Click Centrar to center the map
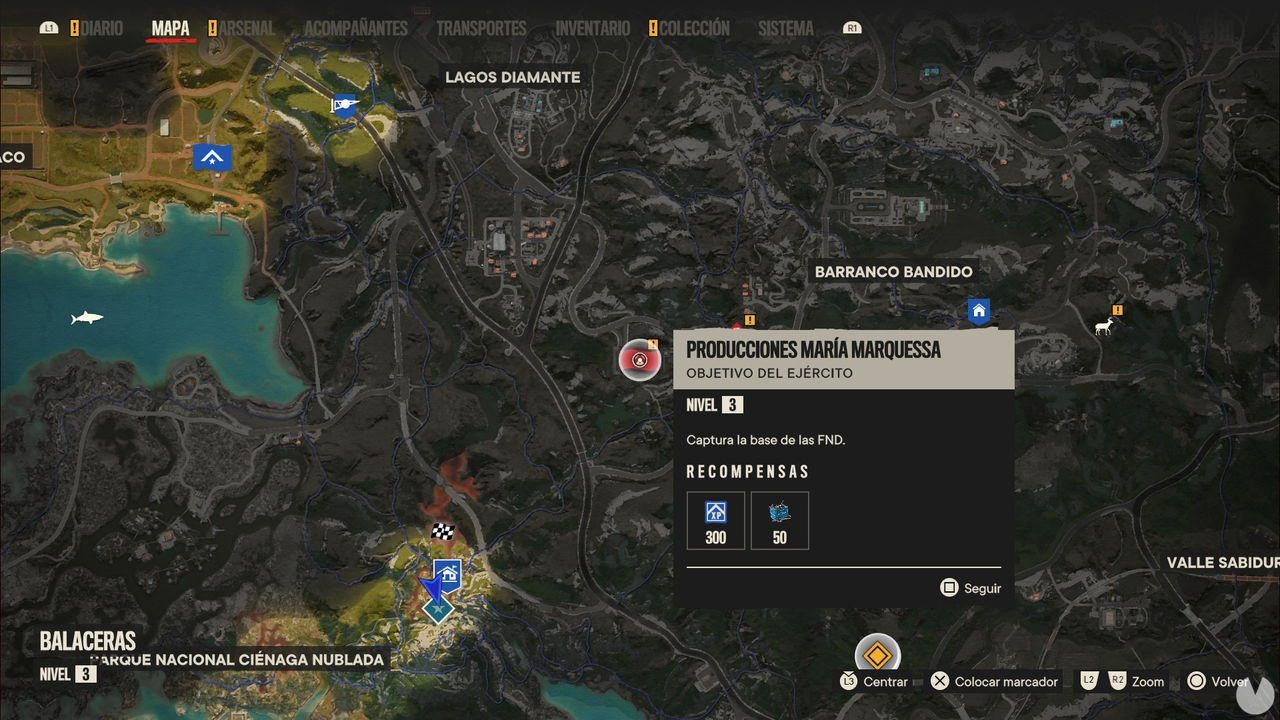 coord(884,681)
